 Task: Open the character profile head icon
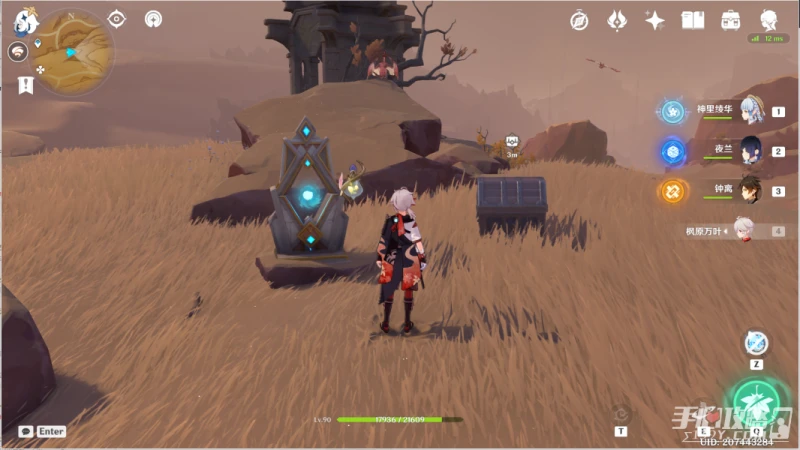pyautogui.click(x=768, y=20)
